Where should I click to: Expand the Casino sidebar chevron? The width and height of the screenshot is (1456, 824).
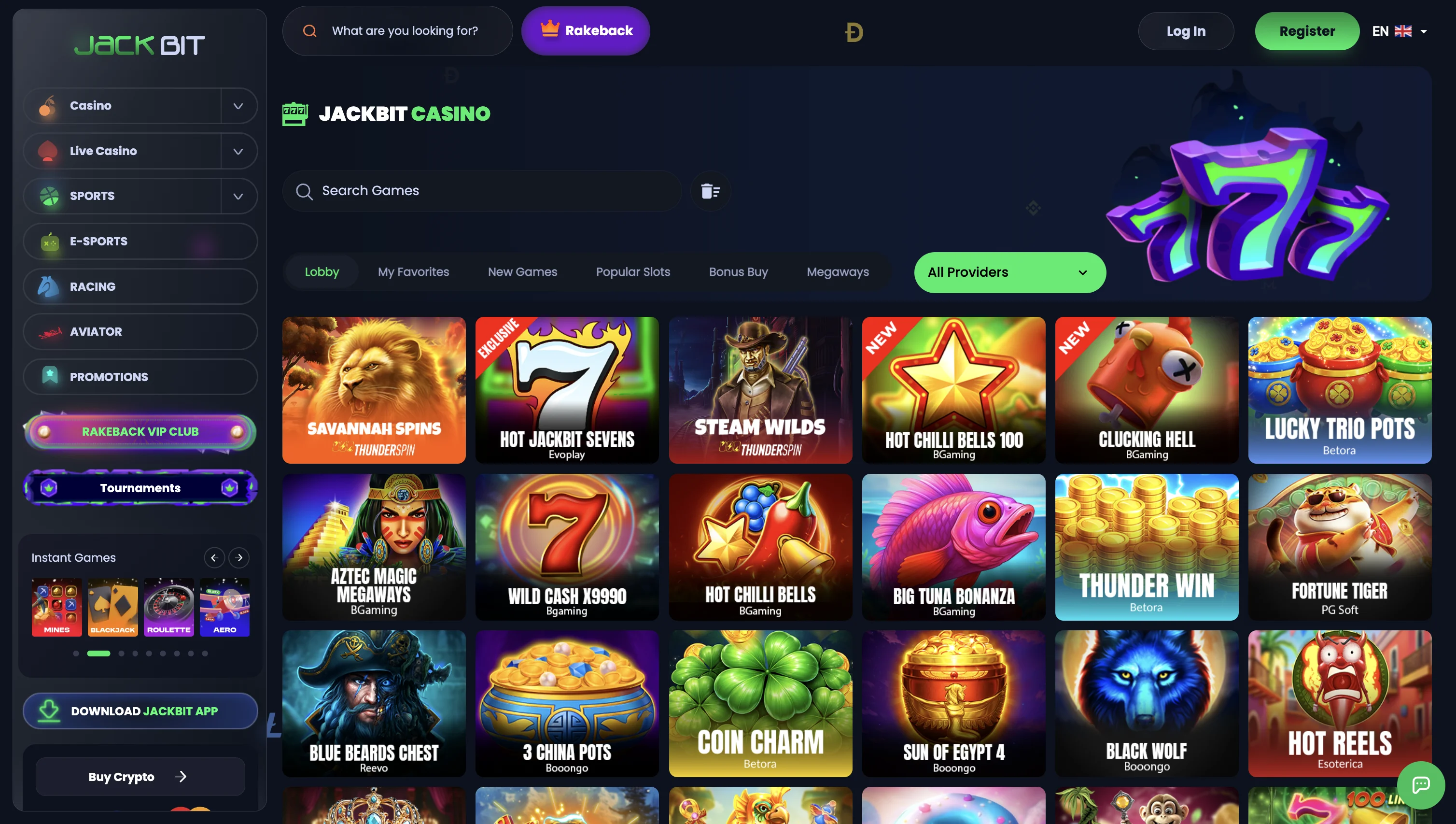click(x=238, y=106)
